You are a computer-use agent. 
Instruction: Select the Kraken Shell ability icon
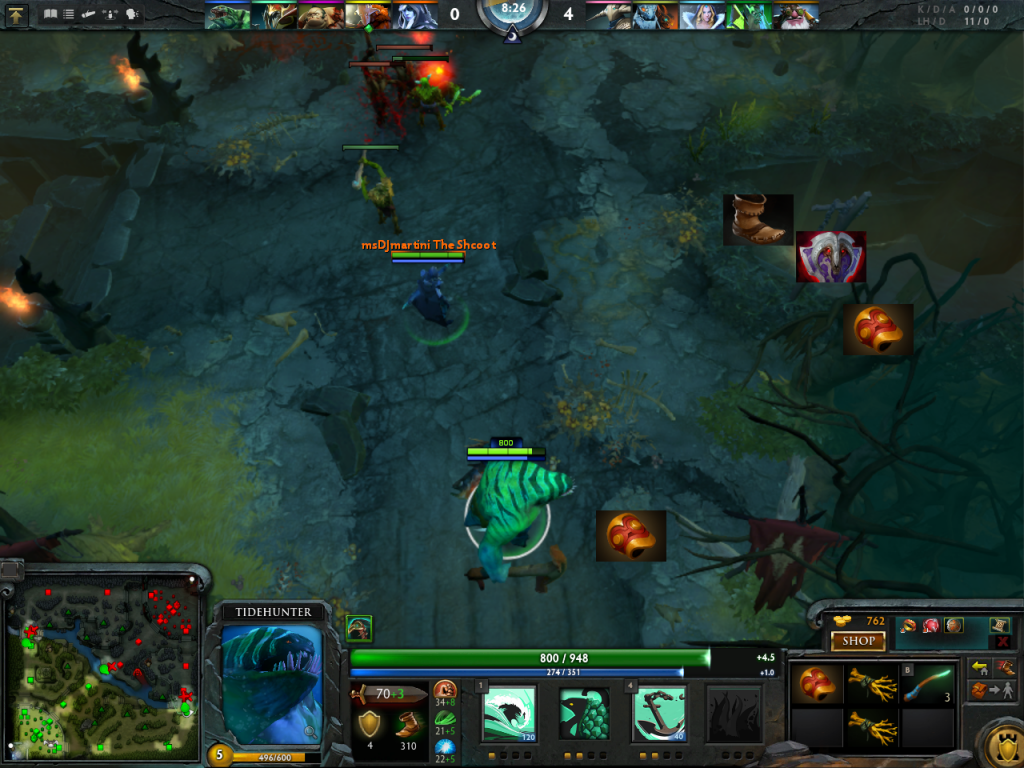click(x=584, y=715)
